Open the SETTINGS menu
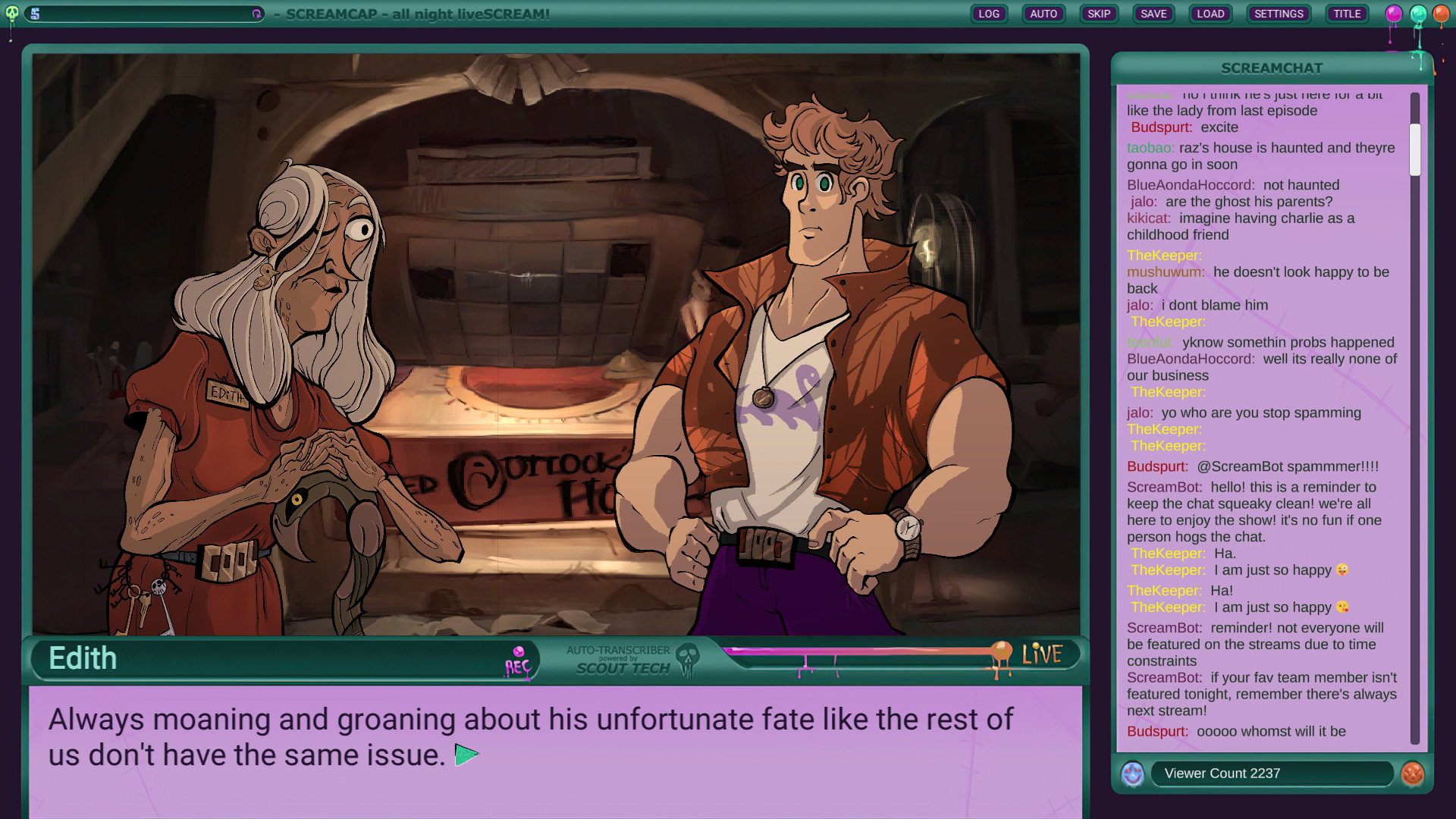The image size is (1456, 819). pos(1279,13)
